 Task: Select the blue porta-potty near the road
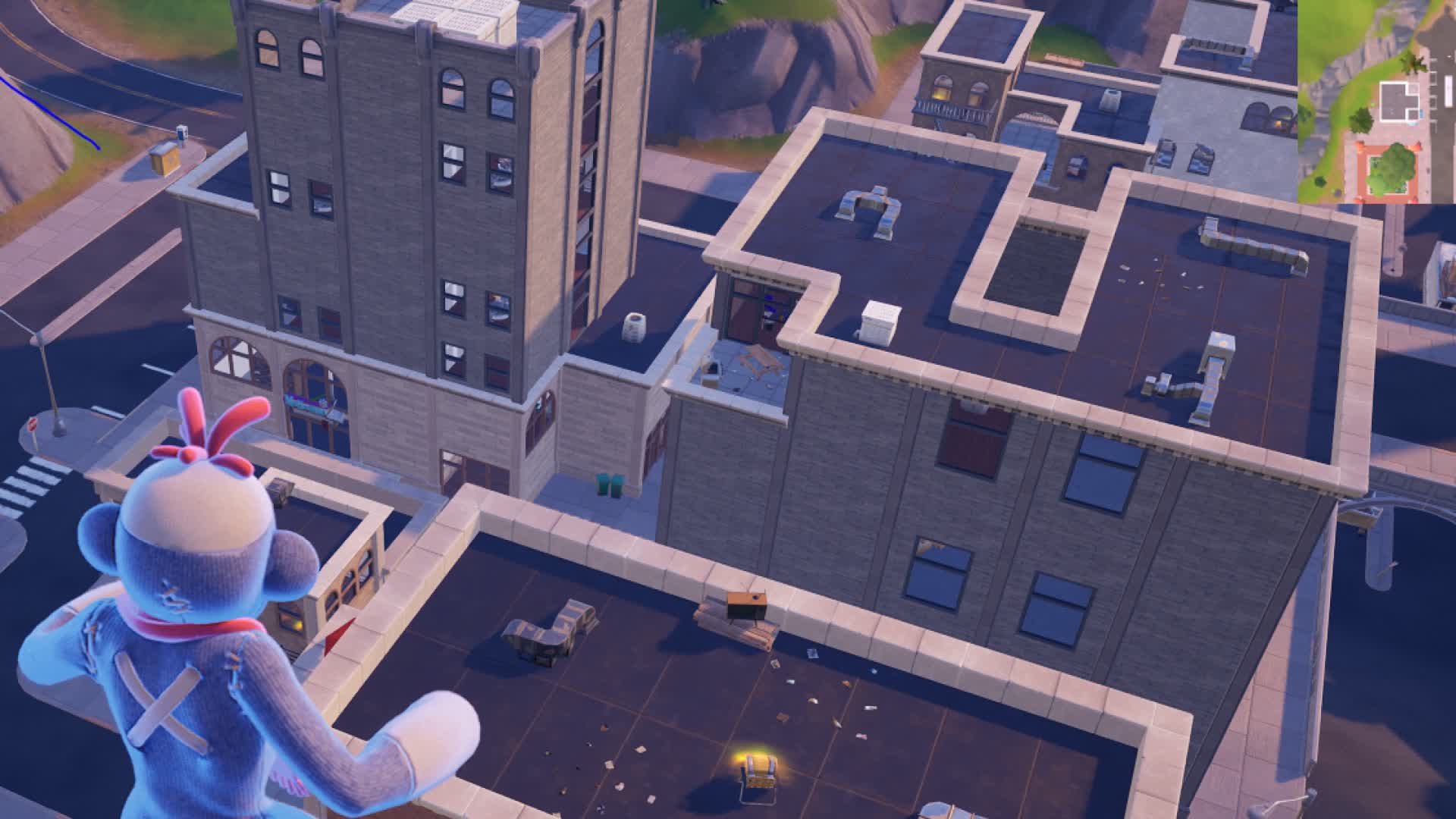(181, 134)
